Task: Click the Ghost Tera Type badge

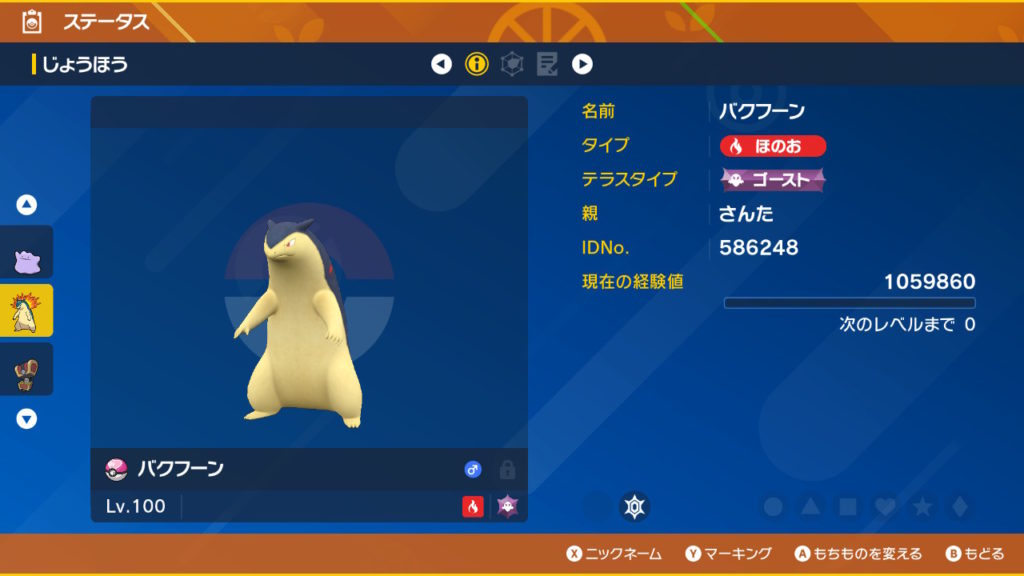Action: (x=773, y=180)
